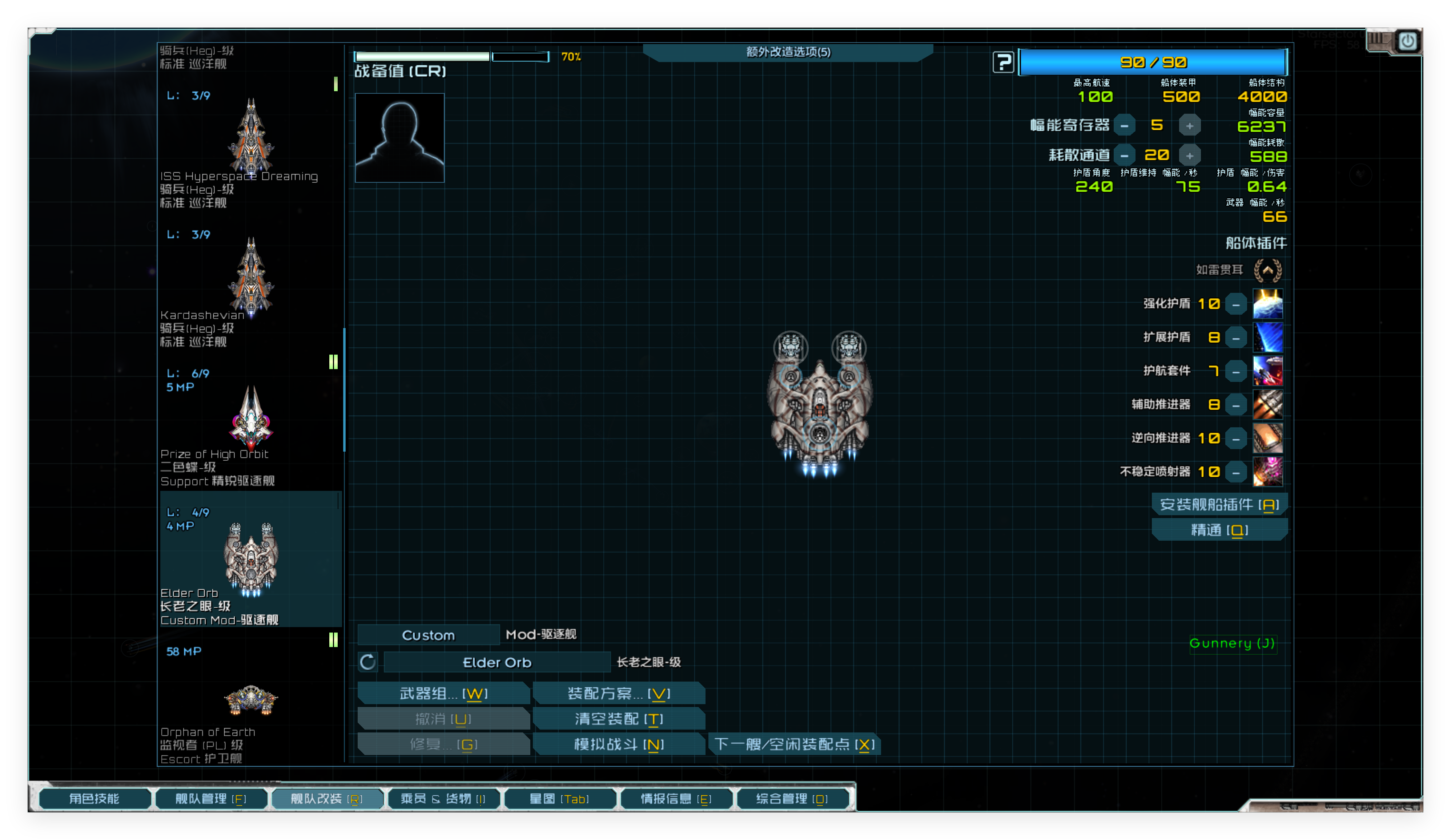
Task: Switch to 舰队管理 fleet tab
Action: pos(210,799)
